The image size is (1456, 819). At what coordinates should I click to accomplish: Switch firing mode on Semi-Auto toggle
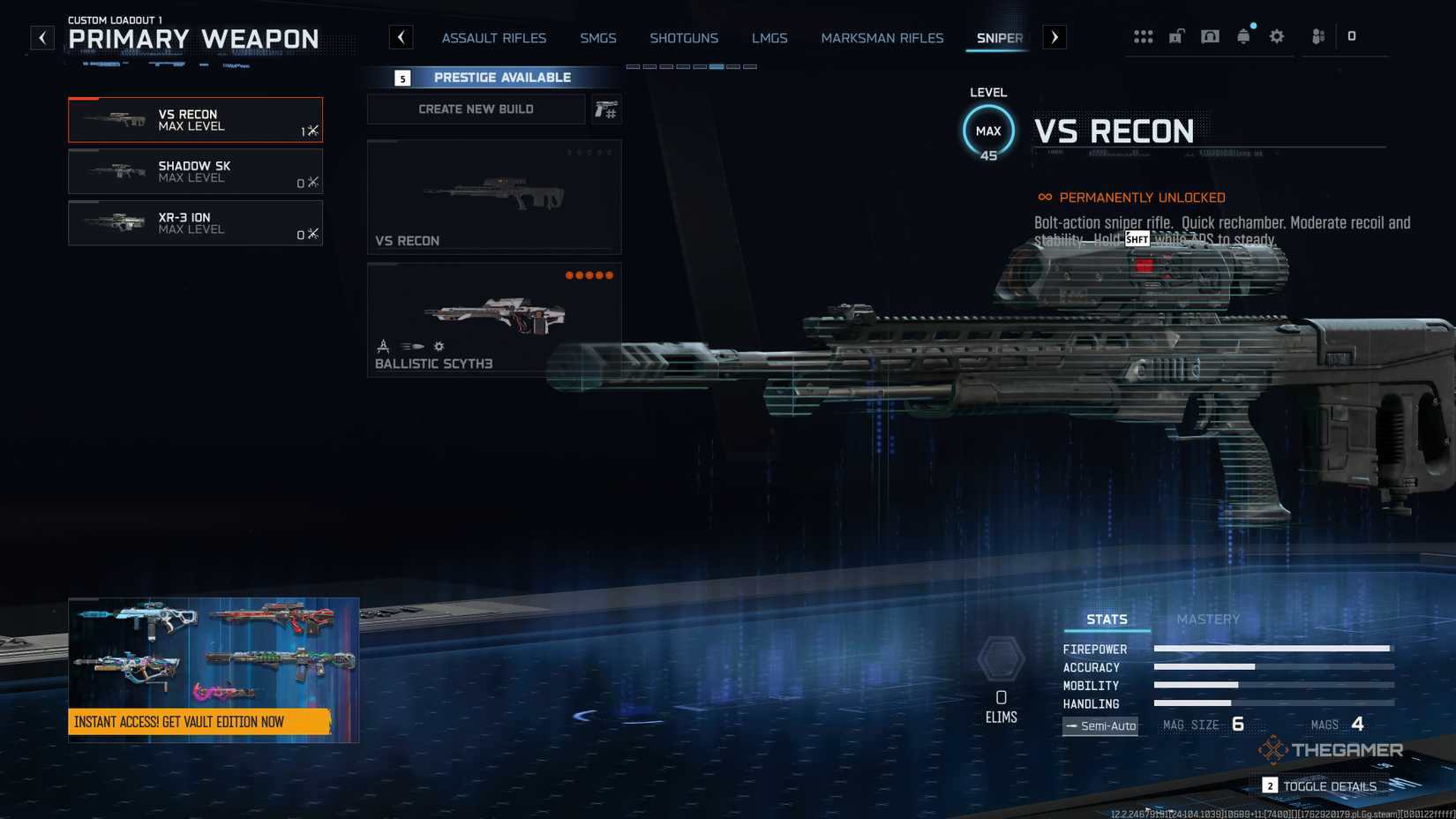1100,725
